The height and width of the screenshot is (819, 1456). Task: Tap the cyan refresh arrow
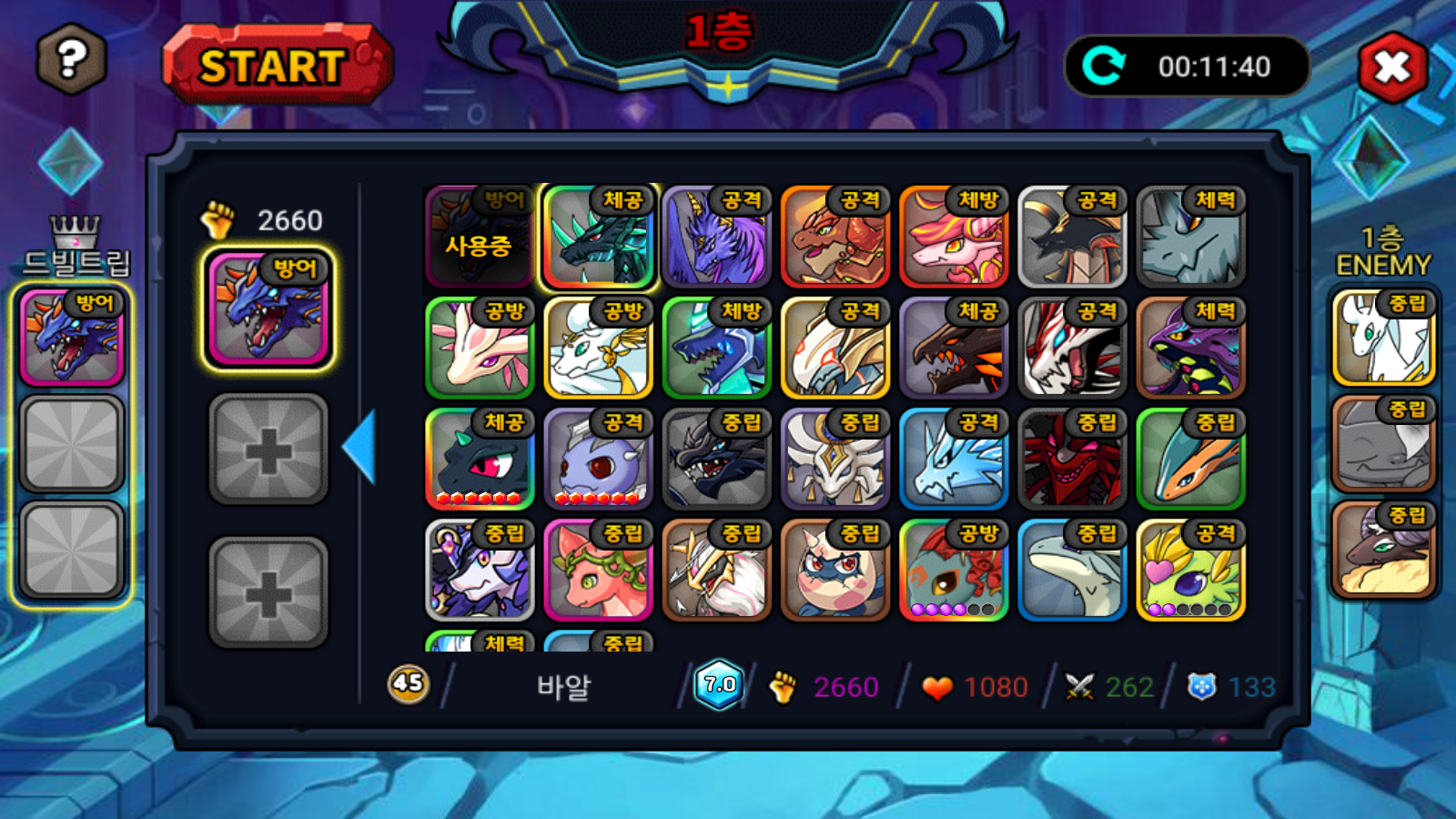[1105, 66]
